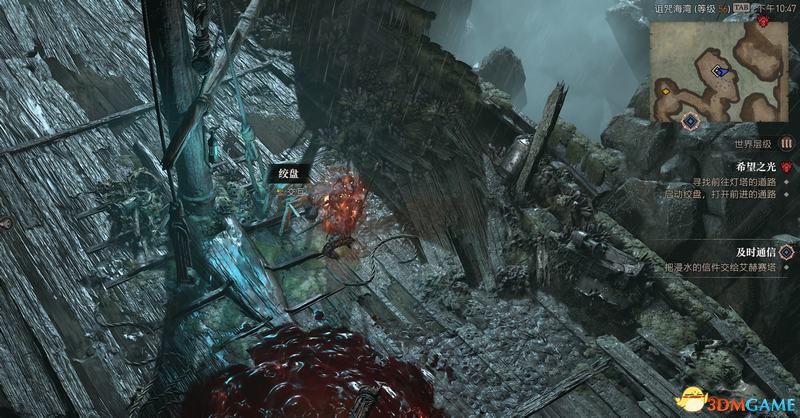The width and height of the screenshot is (800, 418).
Task: Click the 世界层级 world tier icon
Action: pos(786,142)
